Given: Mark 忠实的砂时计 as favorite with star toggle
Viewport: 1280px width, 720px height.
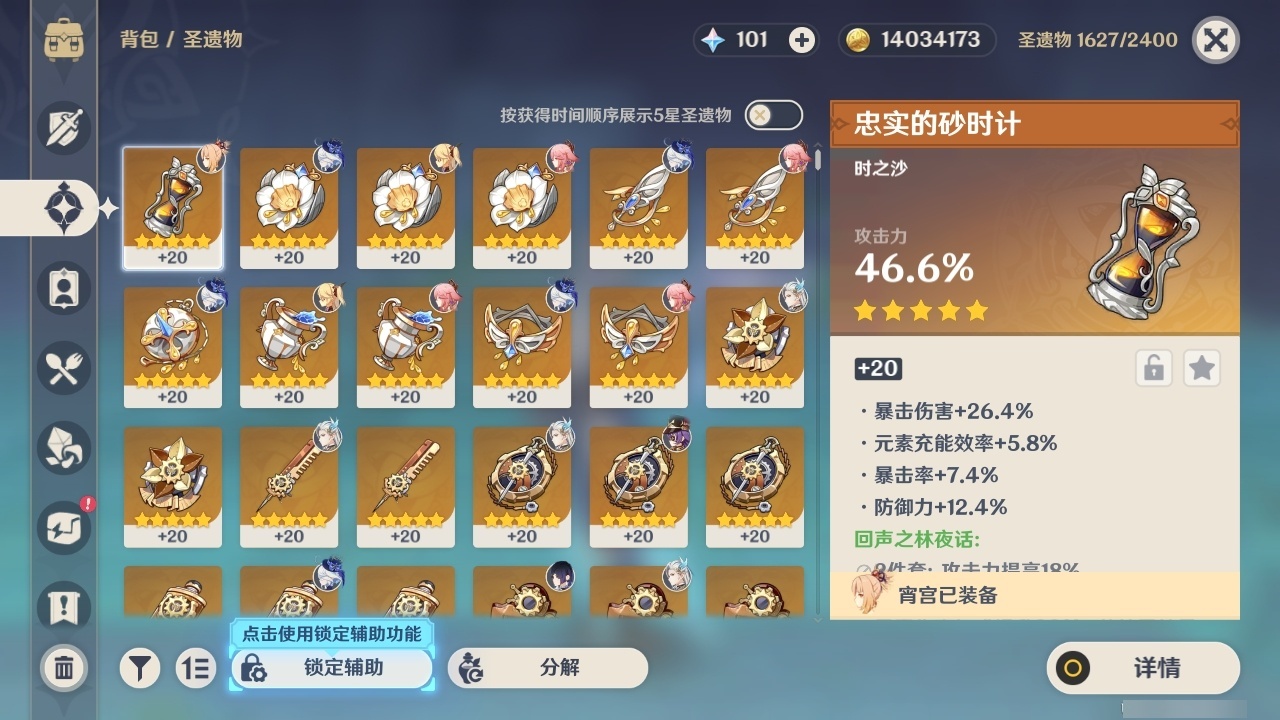Looking at the screenshot, I should pyautogui.click(x=1201, y=368).
